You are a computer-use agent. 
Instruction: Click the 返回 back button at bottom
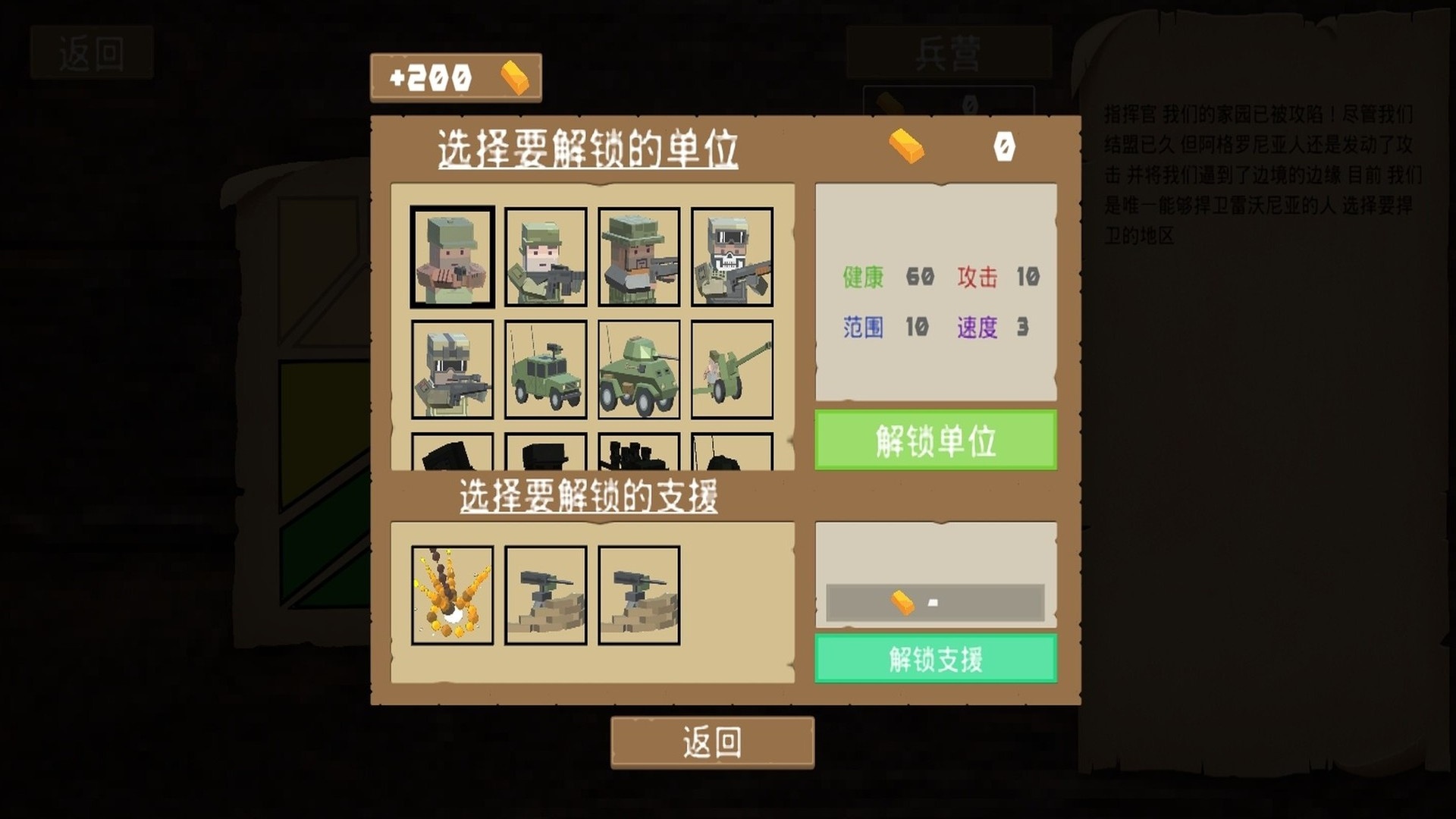coord(713,740)
